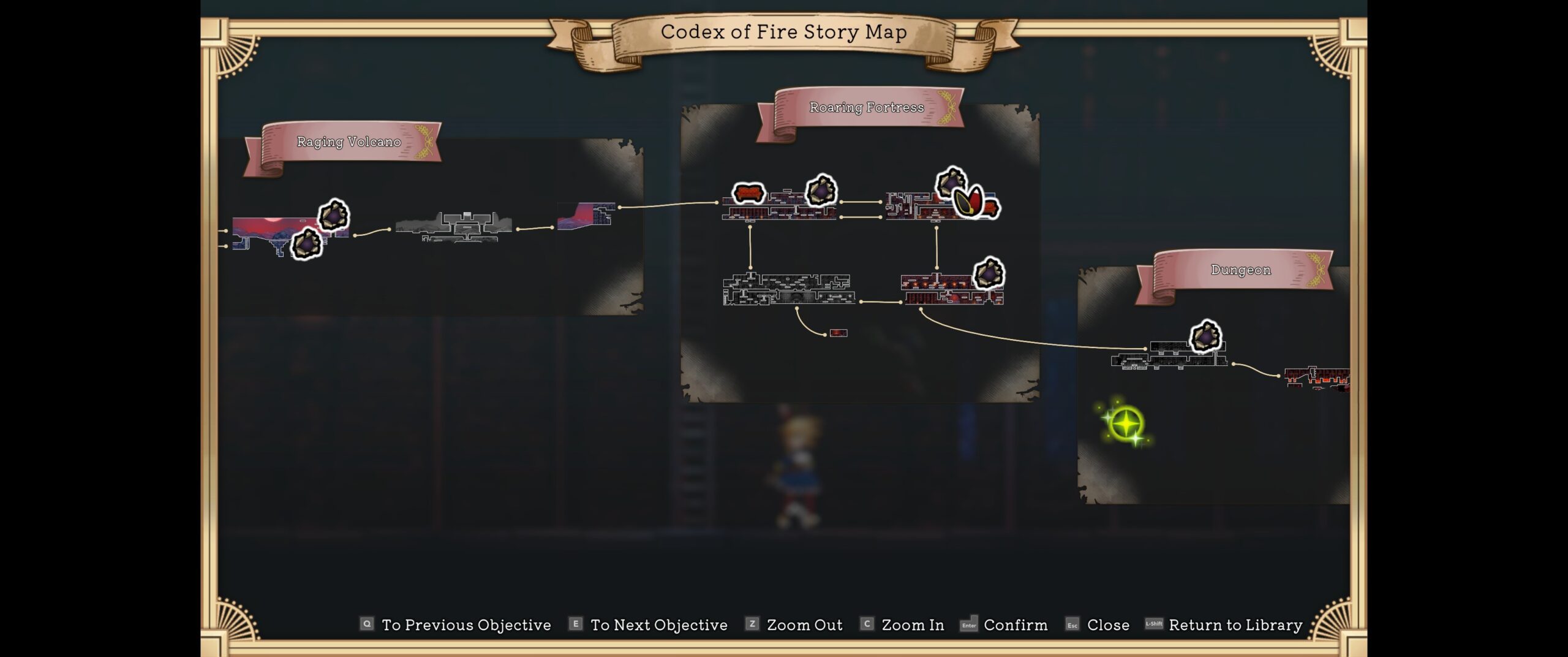Select the Roaring Fortress area banner
The height and width of the screenshot is (657, 1568).
pyautogui.click(x=866, y=108)
